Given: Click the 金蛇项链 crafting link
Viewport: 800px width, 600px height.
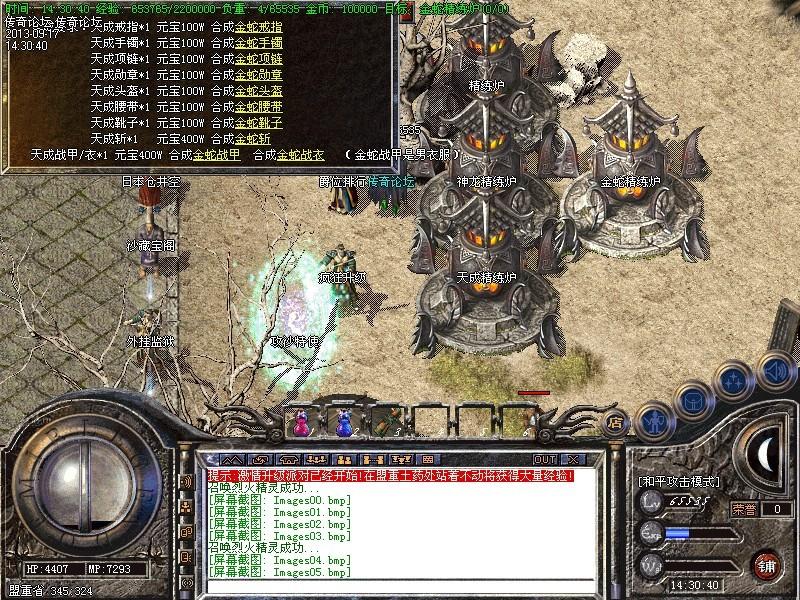Looking at the screenshot, I should pyautogui.click(x=259, y=59).
